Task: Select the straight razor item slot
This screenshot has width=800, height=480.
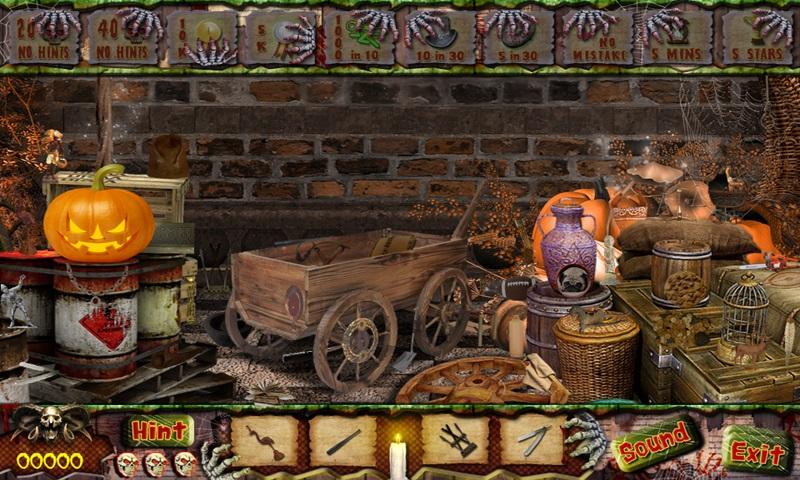Action: click(533, 440)
